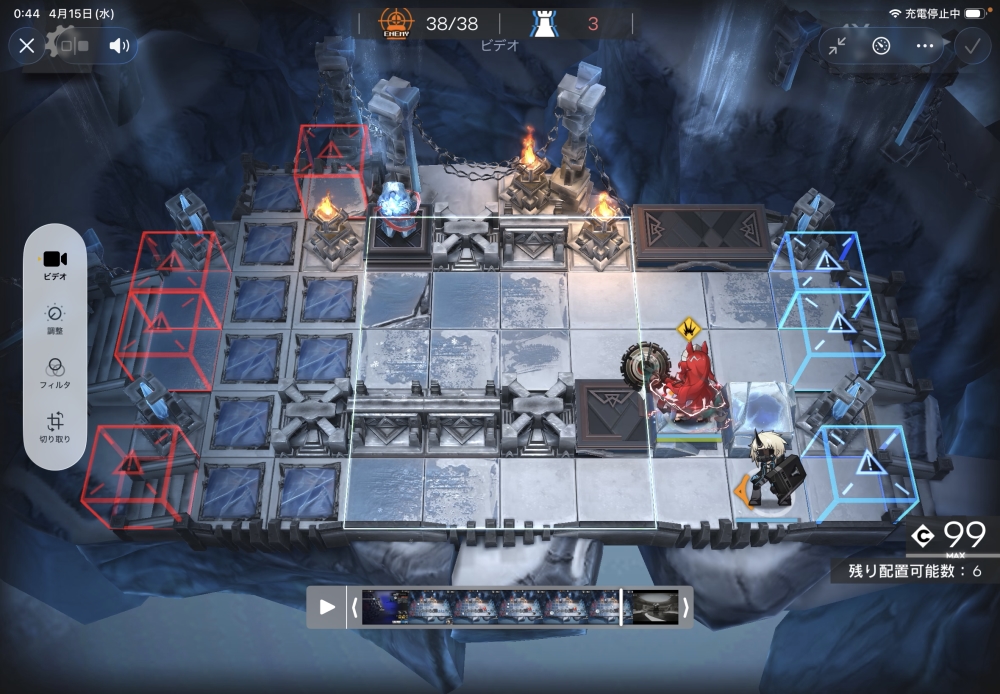
Task: Switch to the ビデオ editing tab
Action: [55, 264]
